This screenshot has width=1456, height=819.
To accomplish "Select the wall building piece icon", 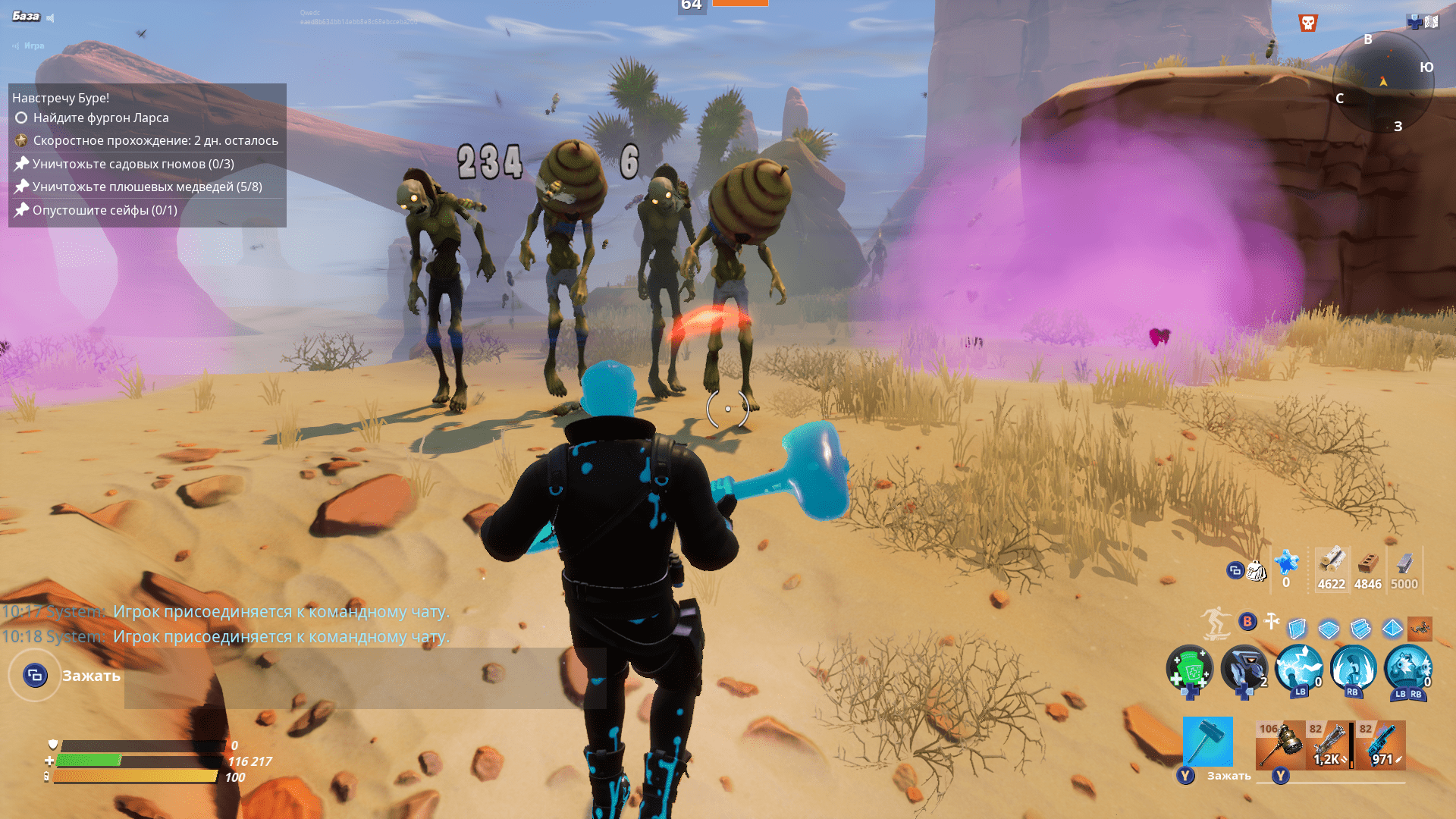I will [1297, 628].
